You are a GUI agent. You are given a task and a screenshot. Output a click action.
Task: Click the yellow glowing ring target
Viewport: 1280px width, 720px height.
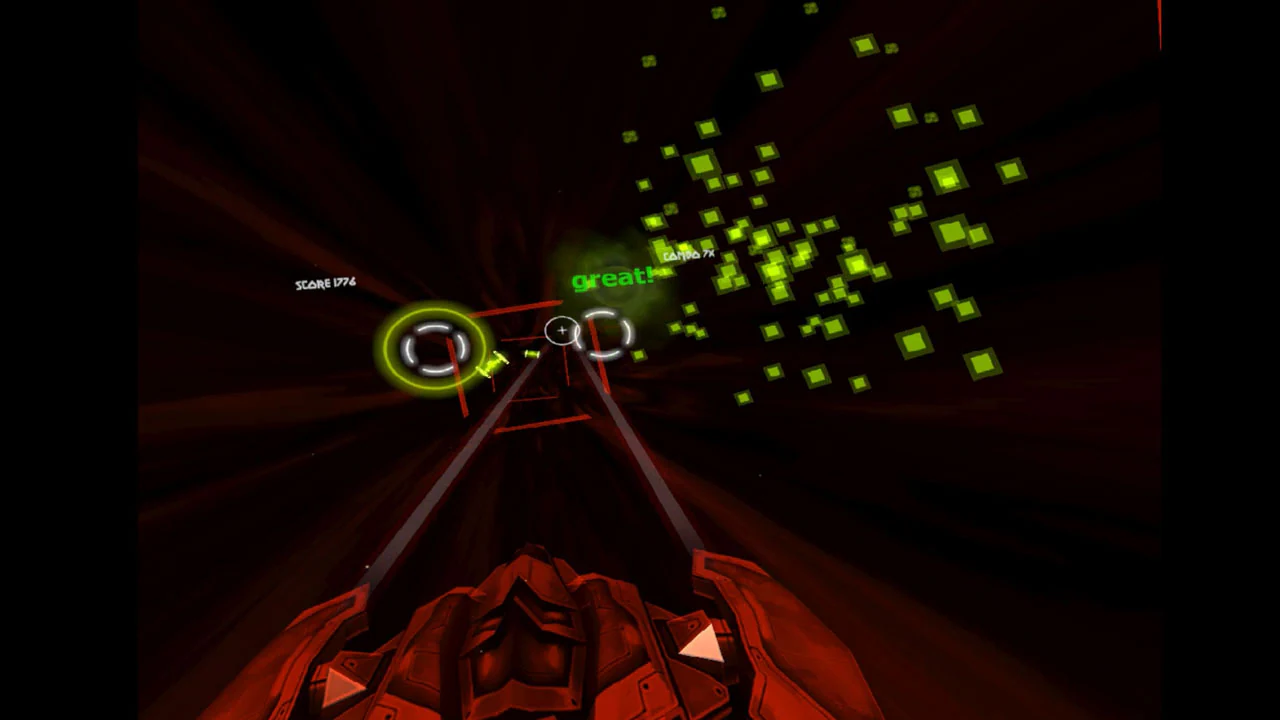[434, 346]
